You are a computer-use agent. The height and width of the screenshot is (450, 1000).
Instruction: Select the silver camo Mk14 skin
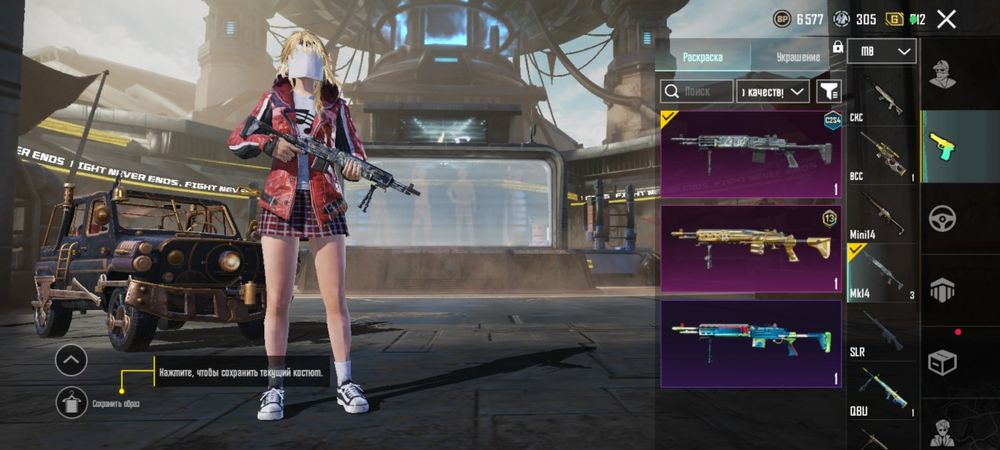click(751, 153)
